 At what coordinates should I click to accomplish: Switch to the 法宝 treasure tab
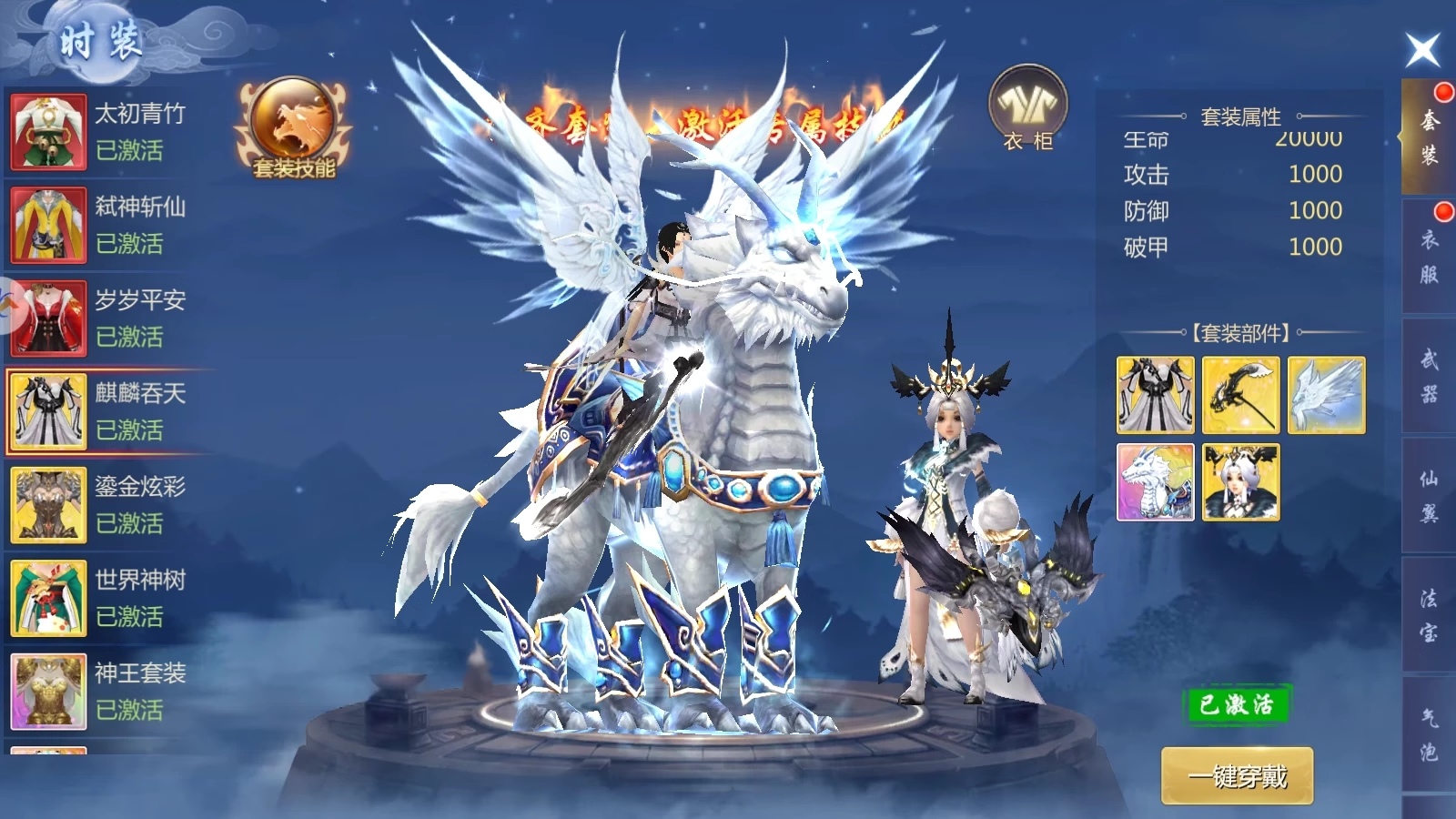point(1429,615)
